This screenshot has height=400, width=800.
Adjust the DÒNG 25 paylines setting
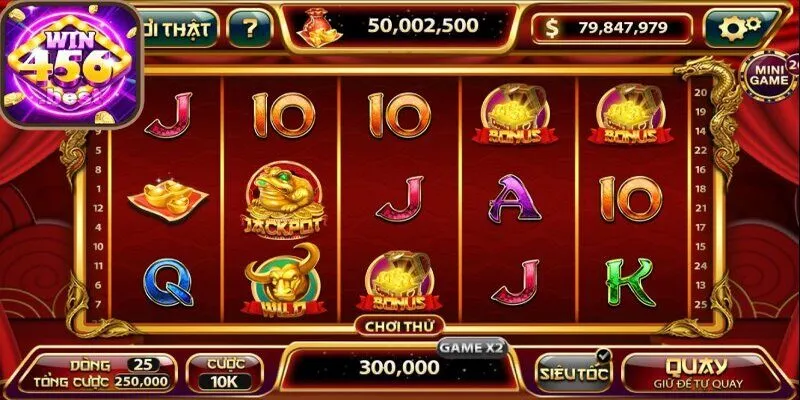point(141,362)
